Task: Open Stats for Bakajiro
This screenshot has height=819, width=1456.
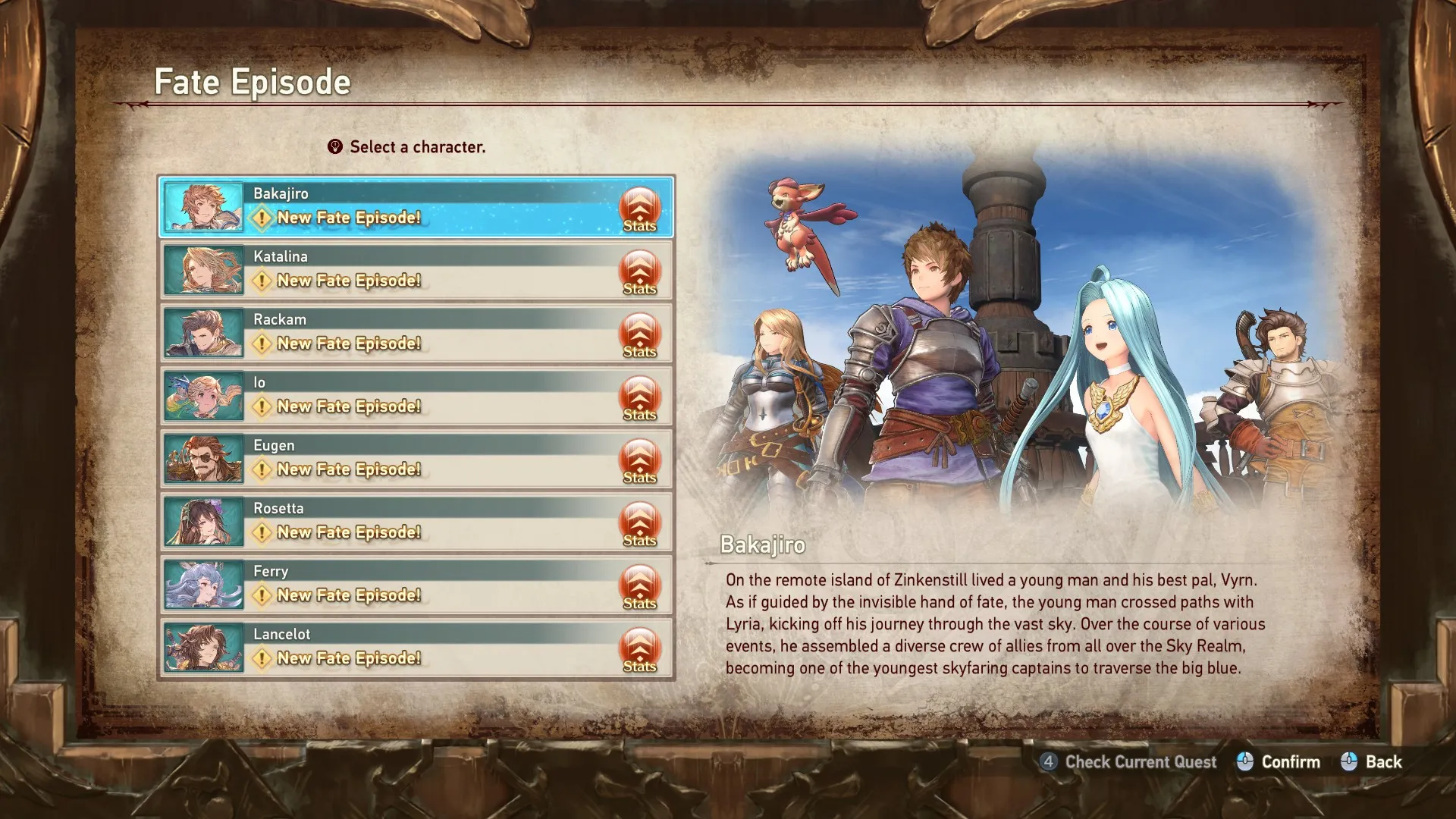Action: [x=639, y=208]
